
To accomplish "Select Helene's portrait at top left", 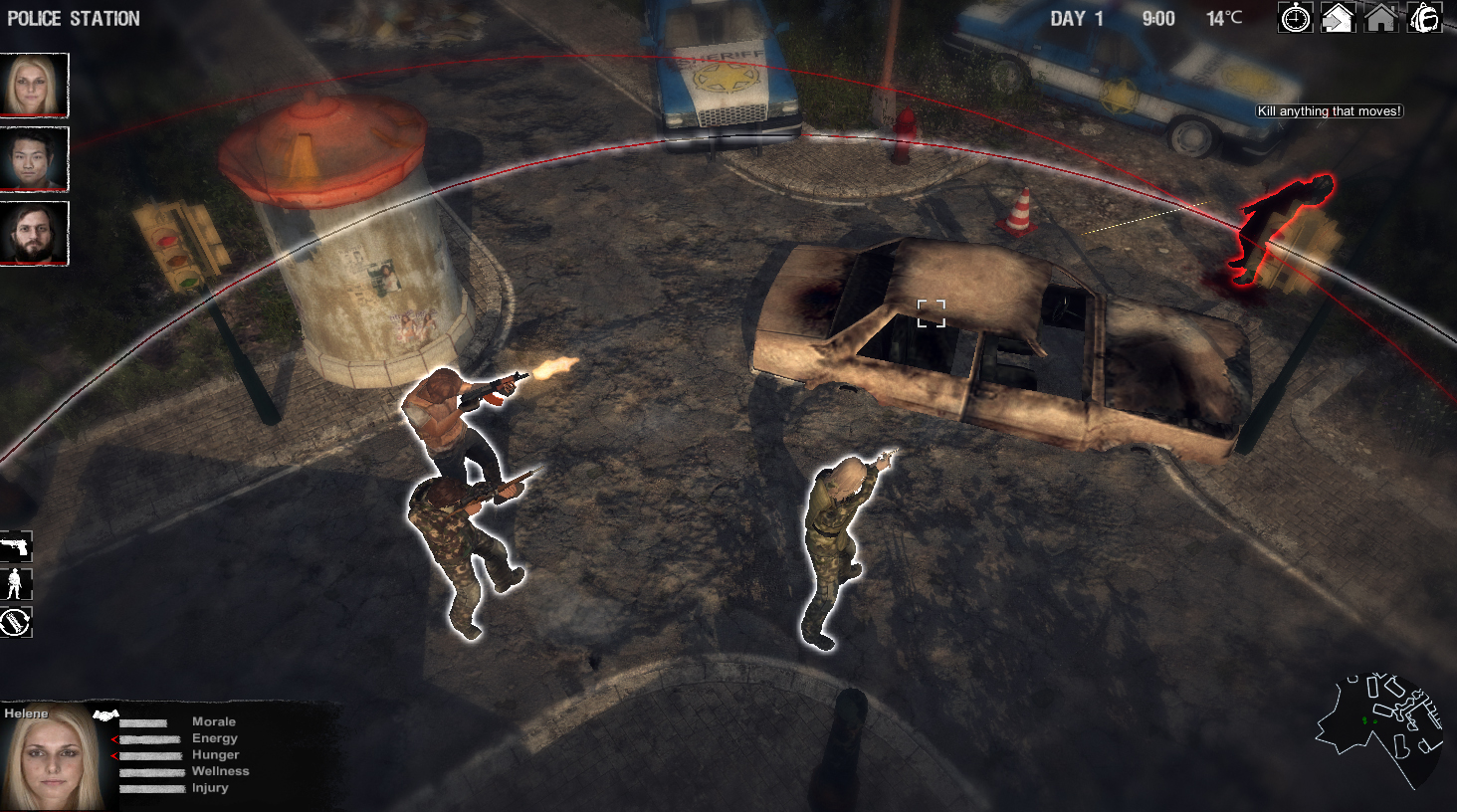I will tap(35, 86).
